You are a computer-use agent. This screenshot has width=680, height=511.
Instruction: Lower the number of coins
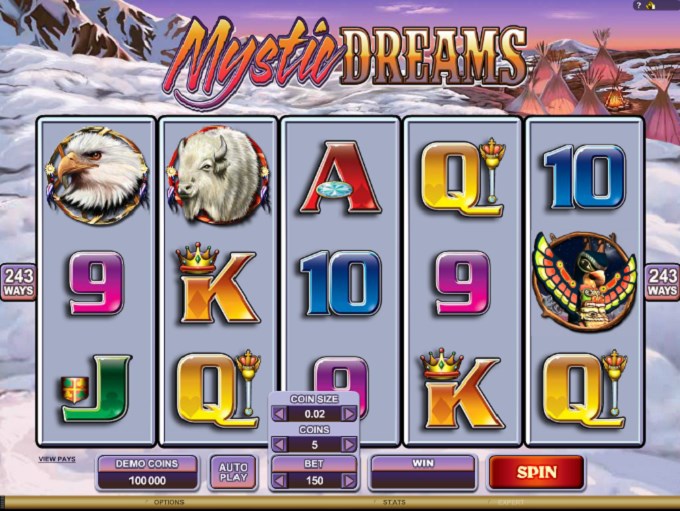coord(277,446)
